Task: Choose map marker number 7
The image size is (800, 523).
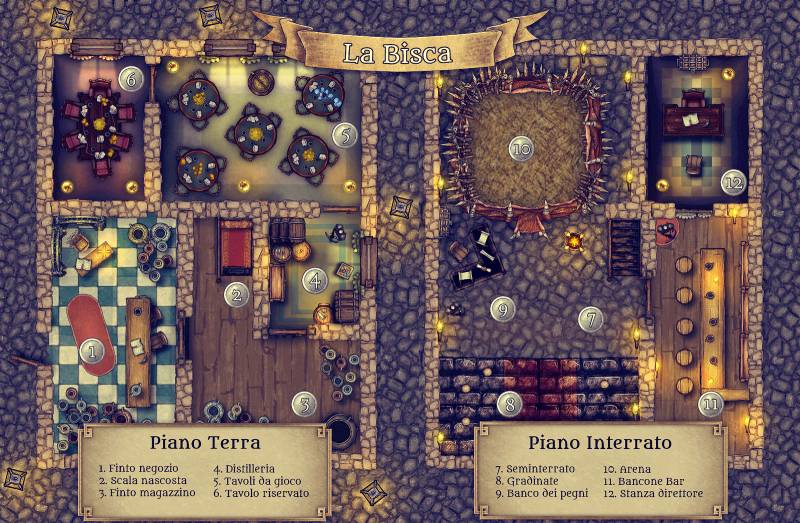Action: point(591,319)
